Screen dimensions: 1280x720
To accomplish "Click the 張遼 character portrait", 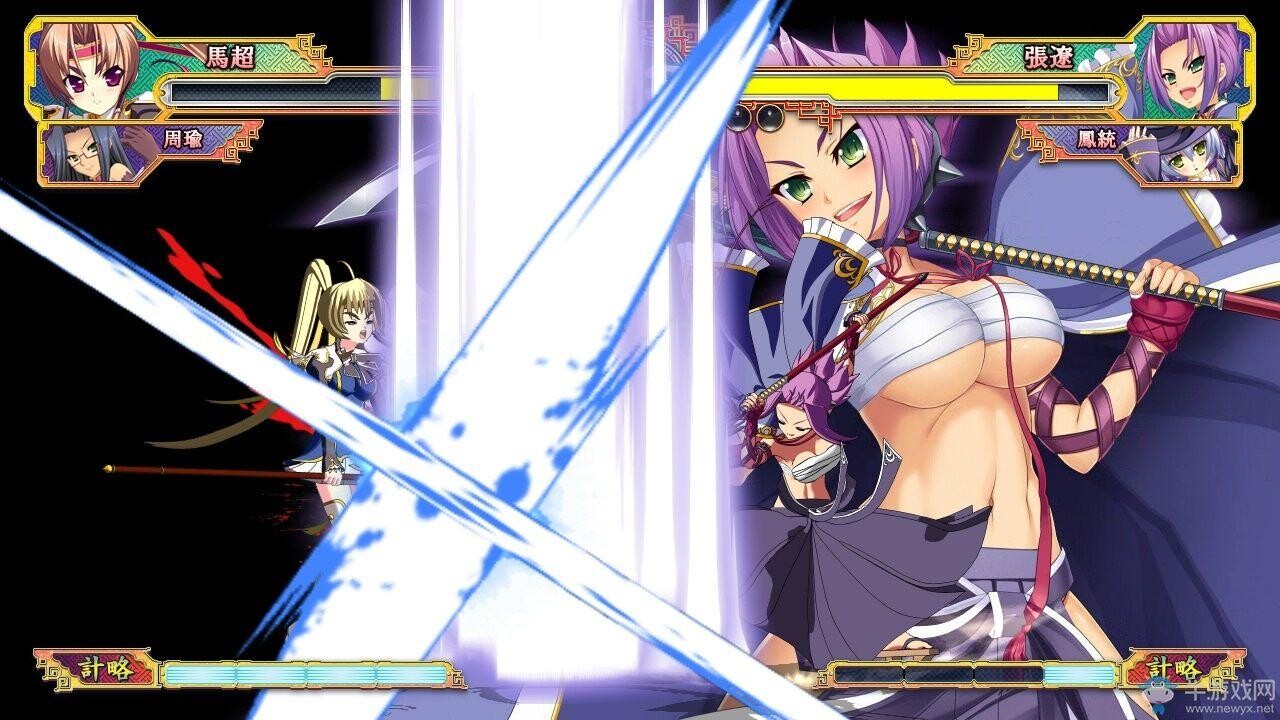I will pos(1193,68).
